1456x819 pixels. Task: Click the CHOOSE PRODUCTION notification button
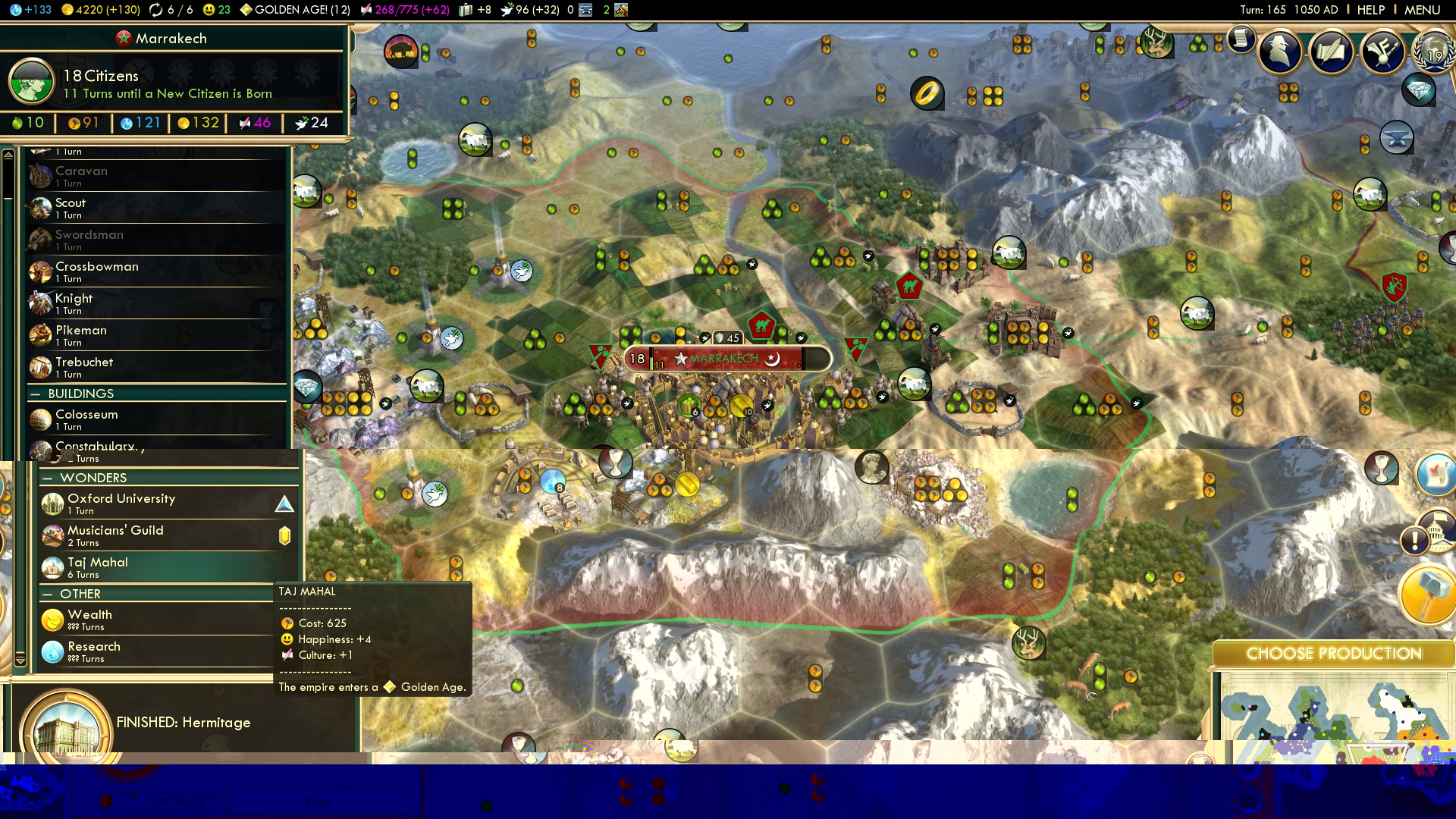coord(1333,654)
